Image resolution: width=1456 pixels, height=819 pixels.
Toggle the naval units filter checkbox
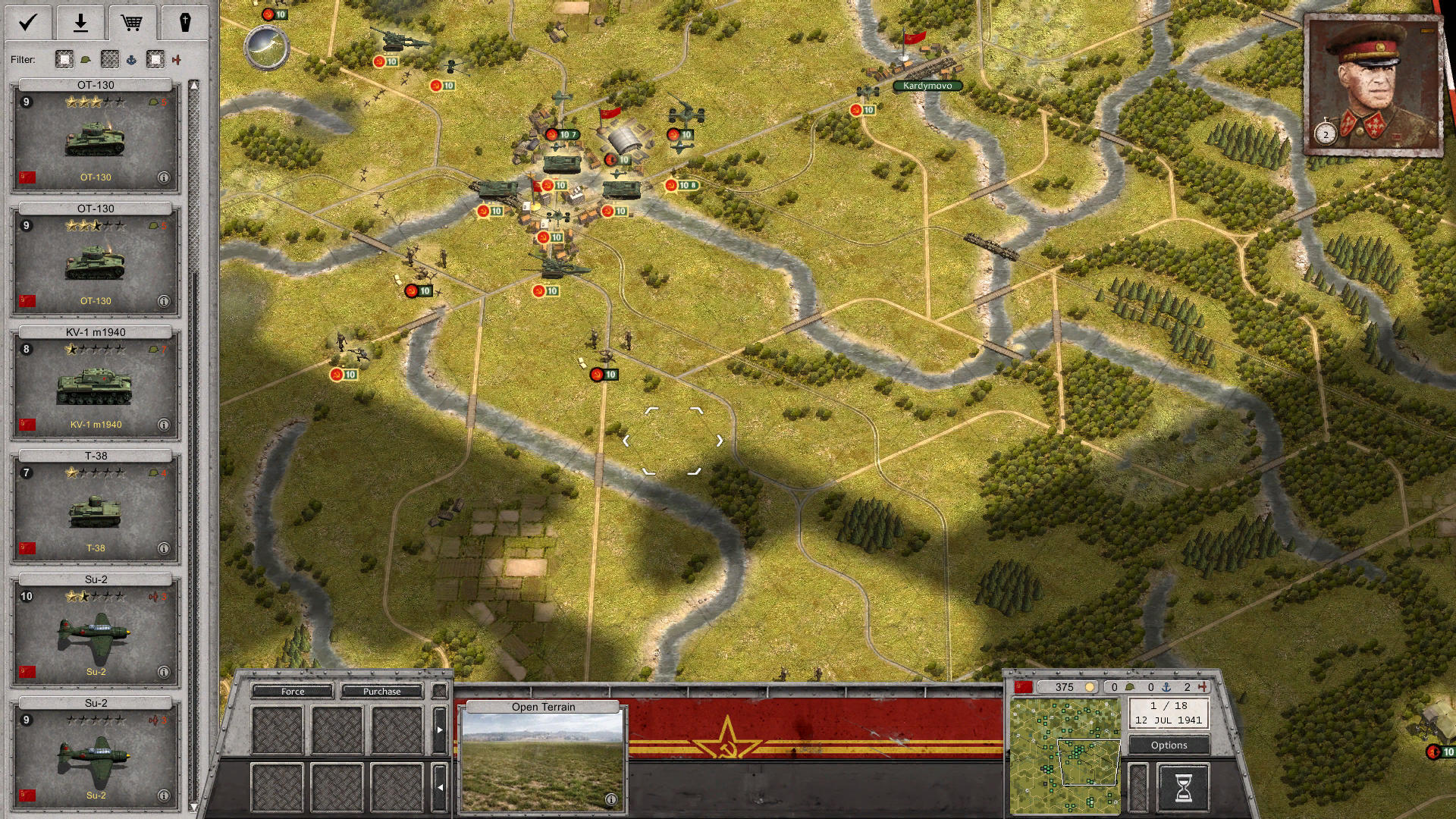(110, 59)
